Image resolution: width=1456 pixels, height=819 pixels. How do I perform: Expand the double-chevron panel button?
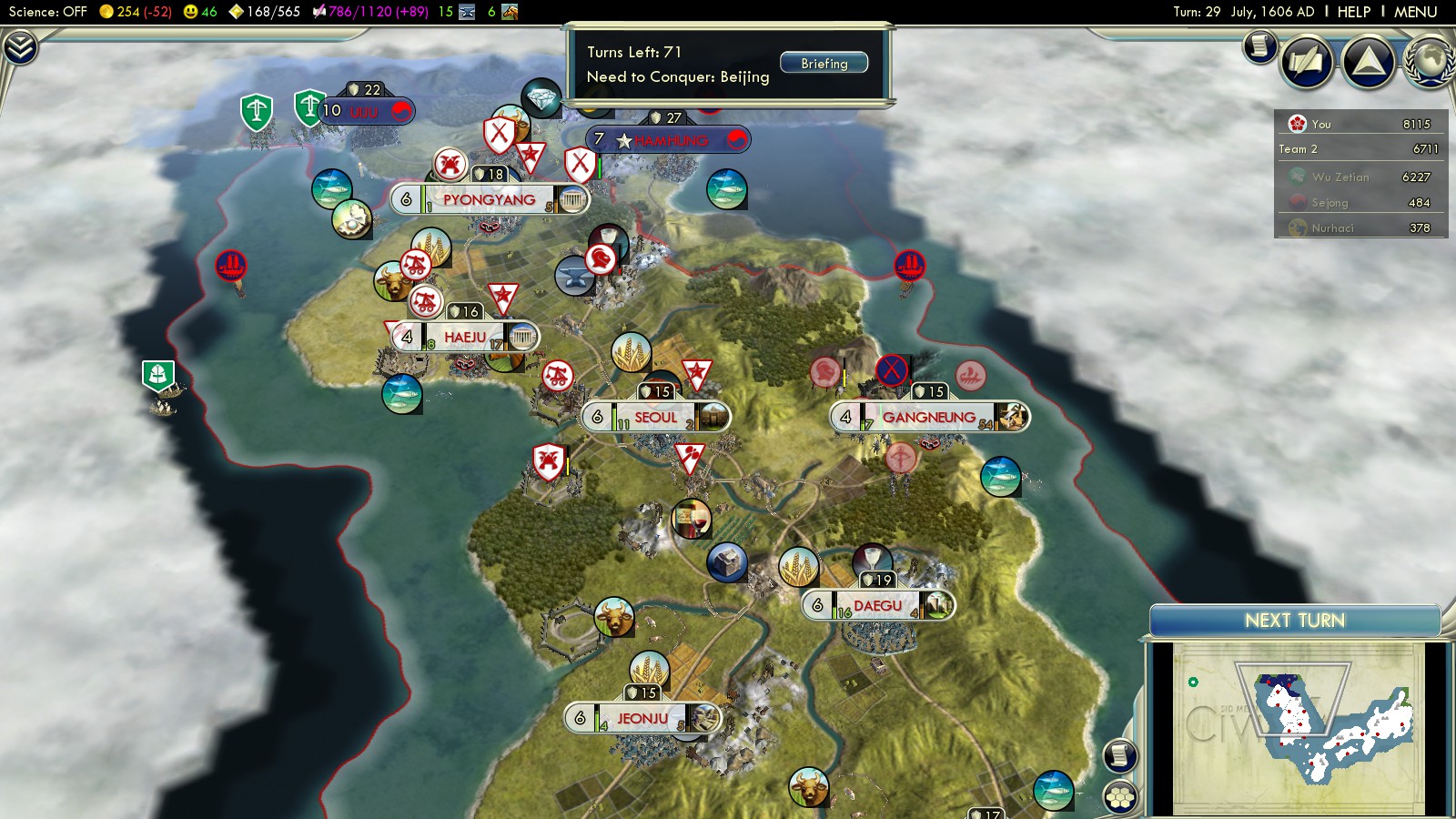[20, 46]
